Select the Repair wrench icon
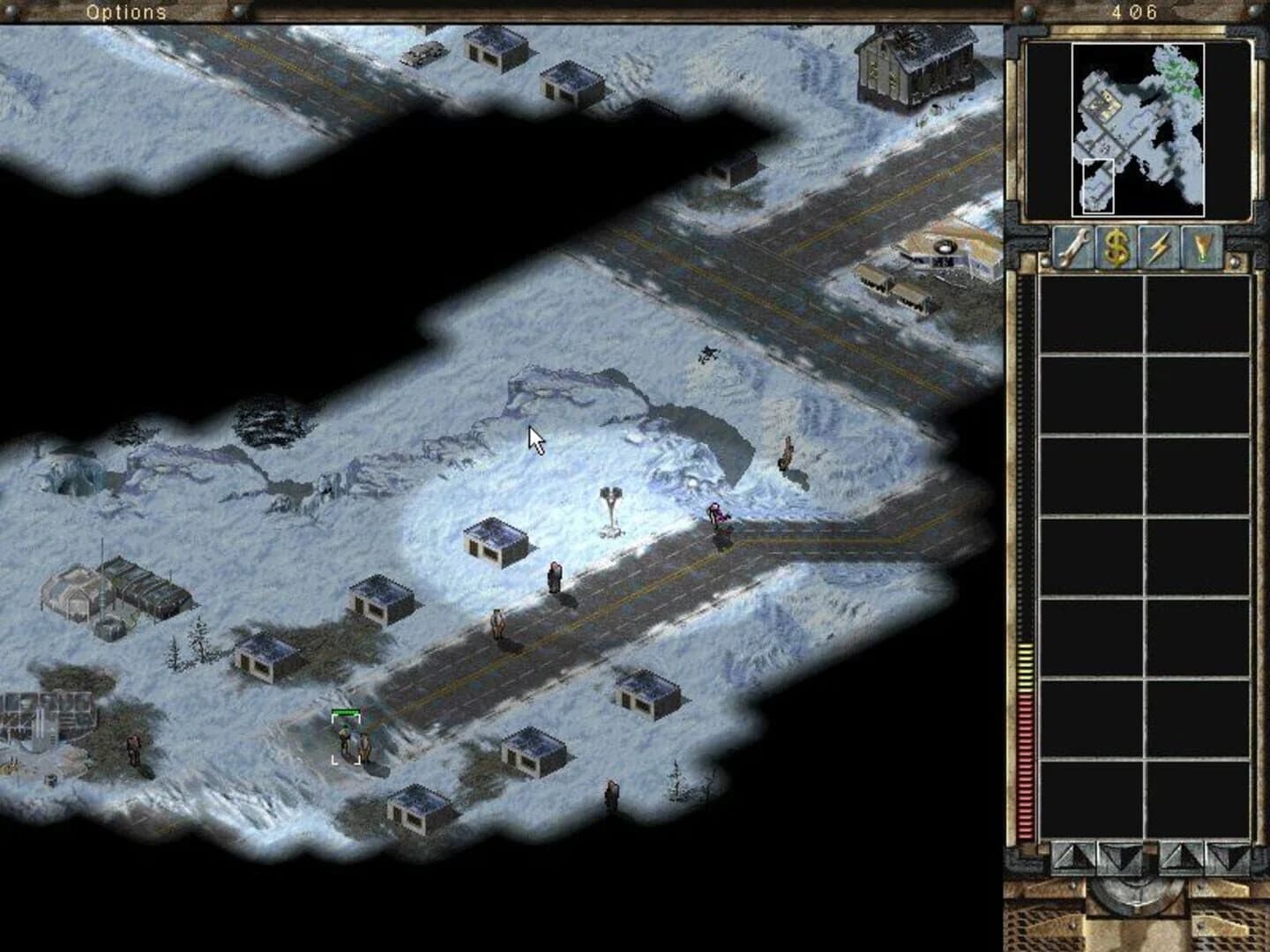Screen dimensions: 1270x952 [1074, 247]
